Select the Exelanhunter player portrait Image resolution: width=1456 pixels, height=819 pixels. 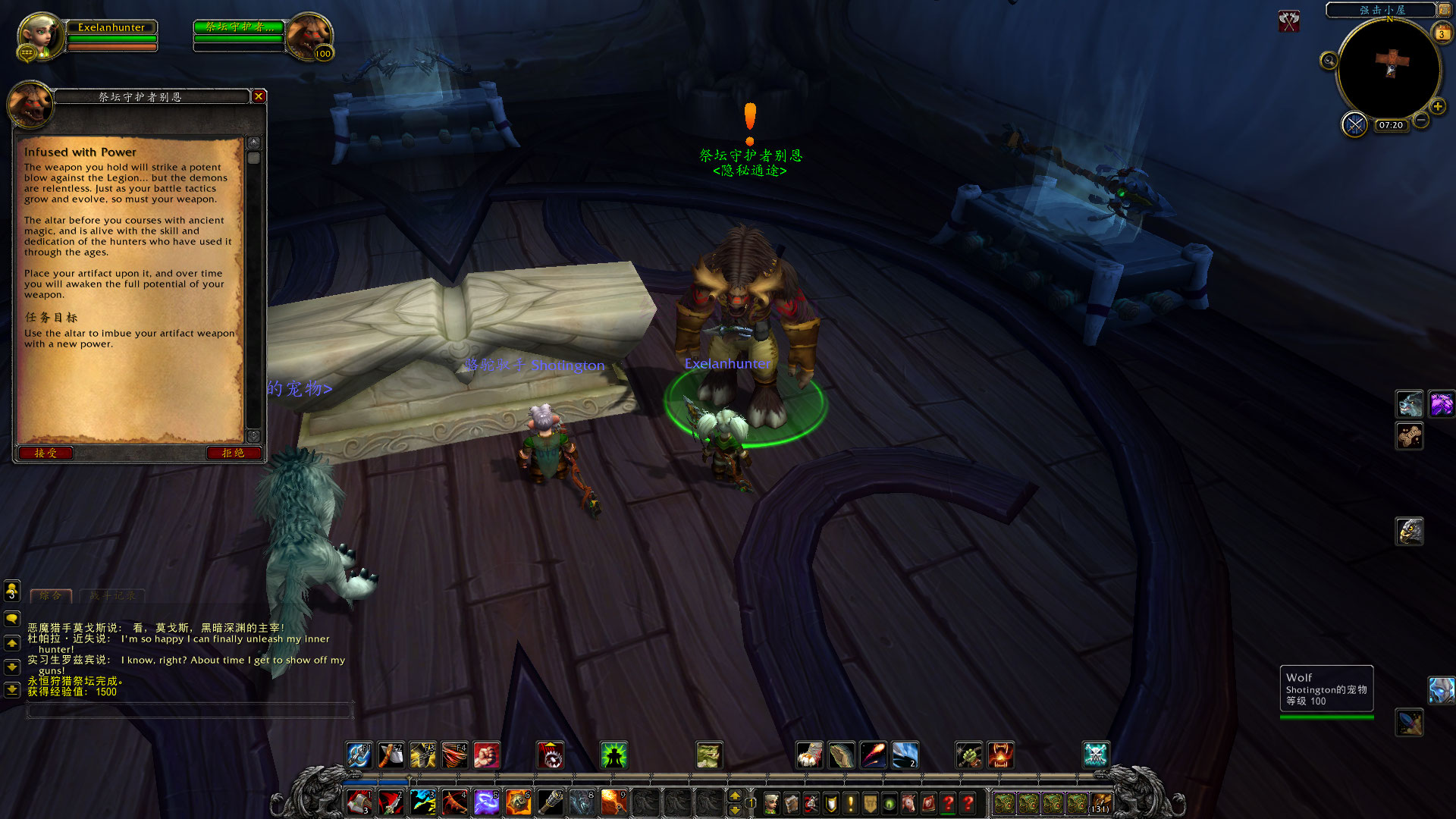(x=39, y=36)
